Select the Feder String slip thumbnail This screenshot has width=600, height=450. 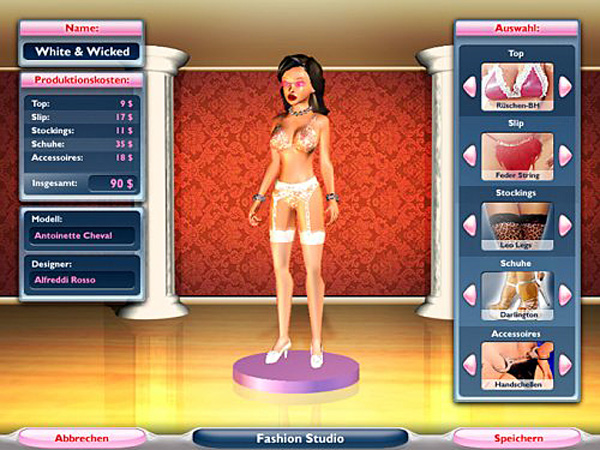[516, 154]
